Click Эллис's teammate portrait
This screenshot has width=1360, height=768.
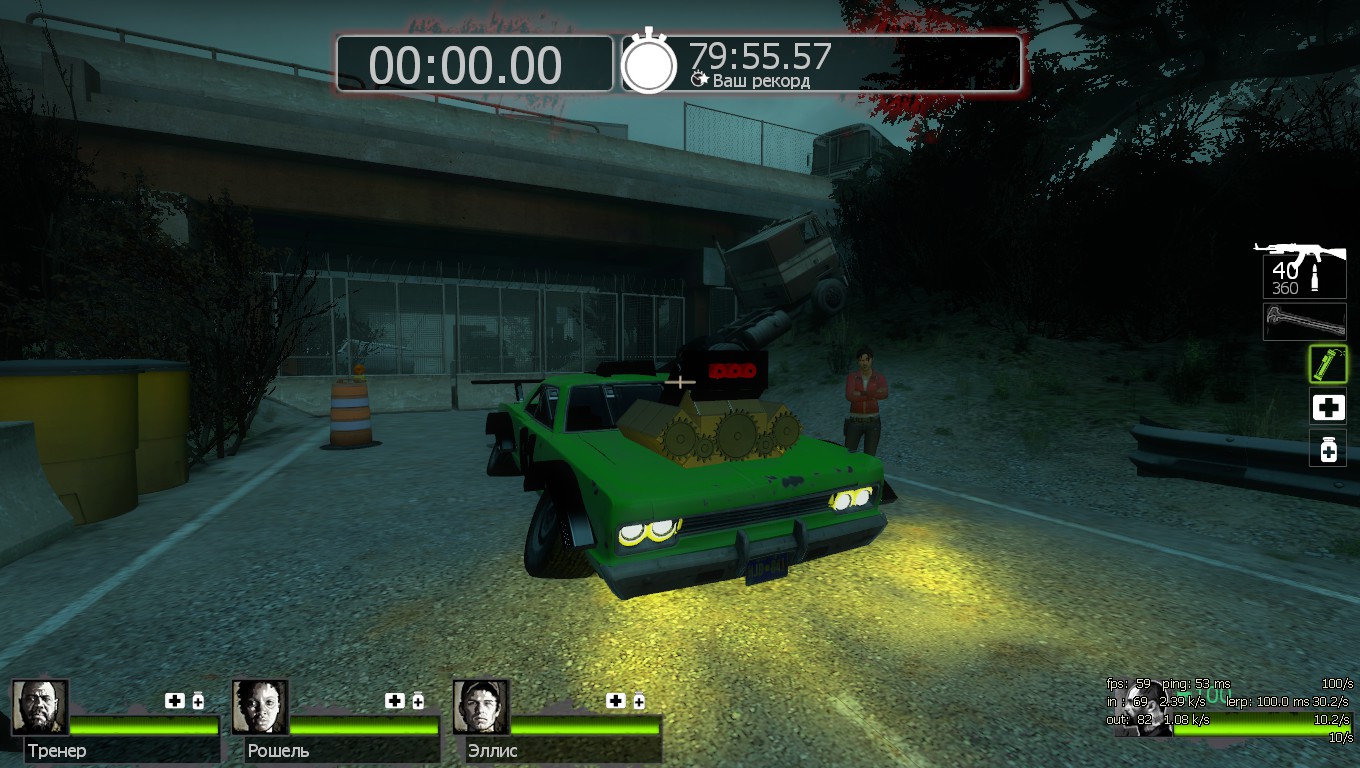click(x=481, y=707)
